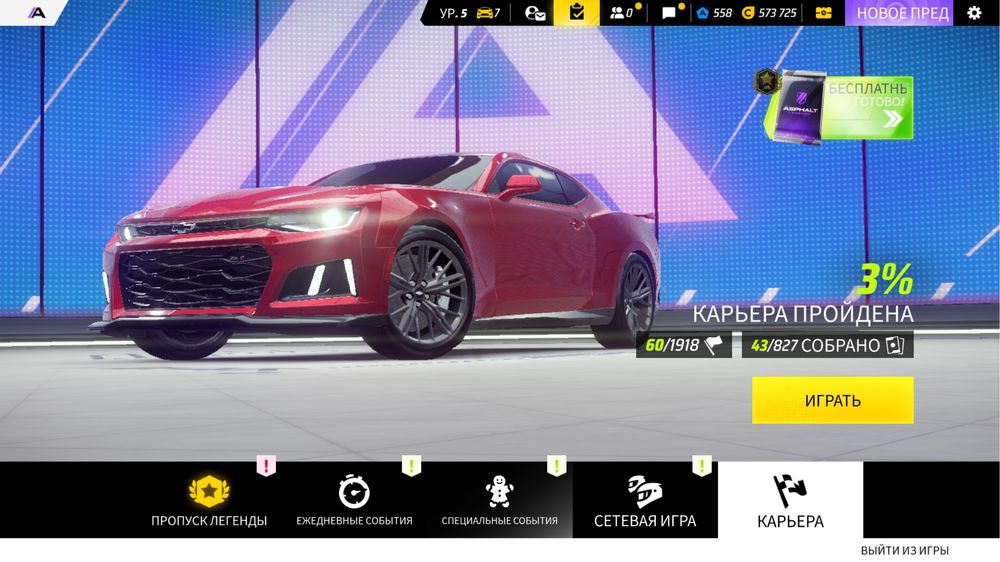
Task: Open the friends/club people icon
Action: coord(621,13)
